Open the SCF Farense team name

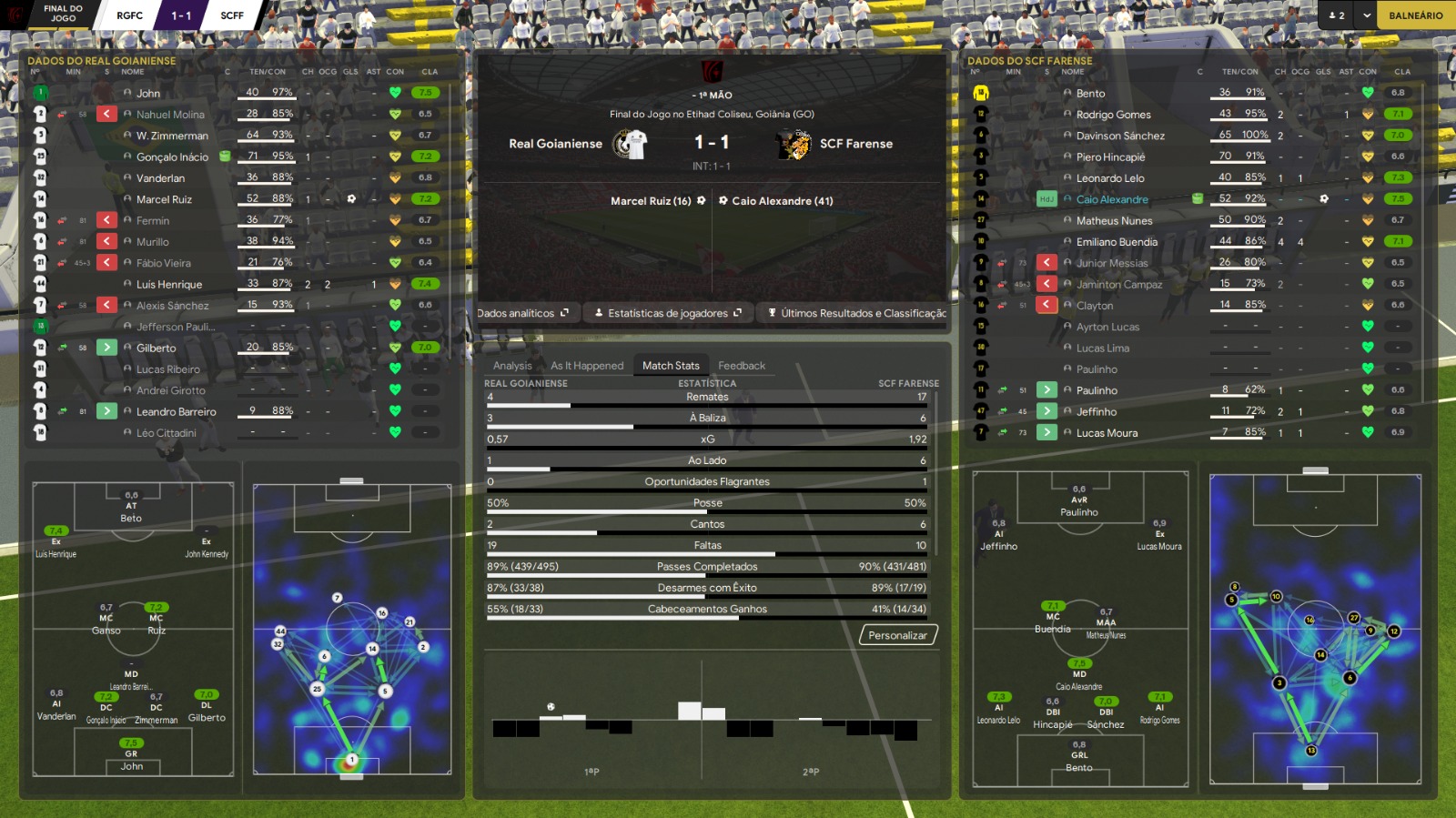coord(856,144)
